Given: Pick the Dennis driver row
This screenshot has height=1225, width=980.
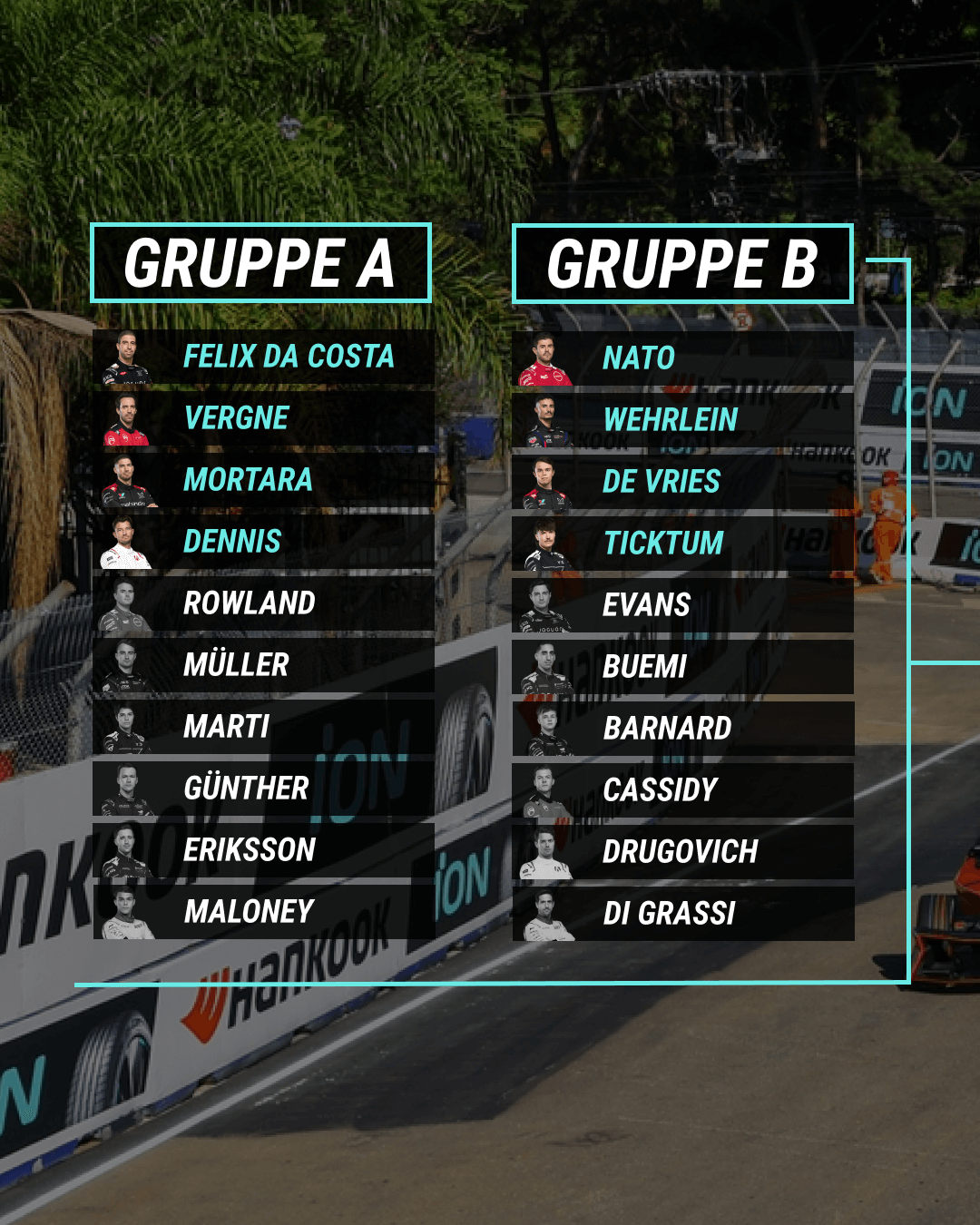Looking at the screenshot, I should pos(263,542).
